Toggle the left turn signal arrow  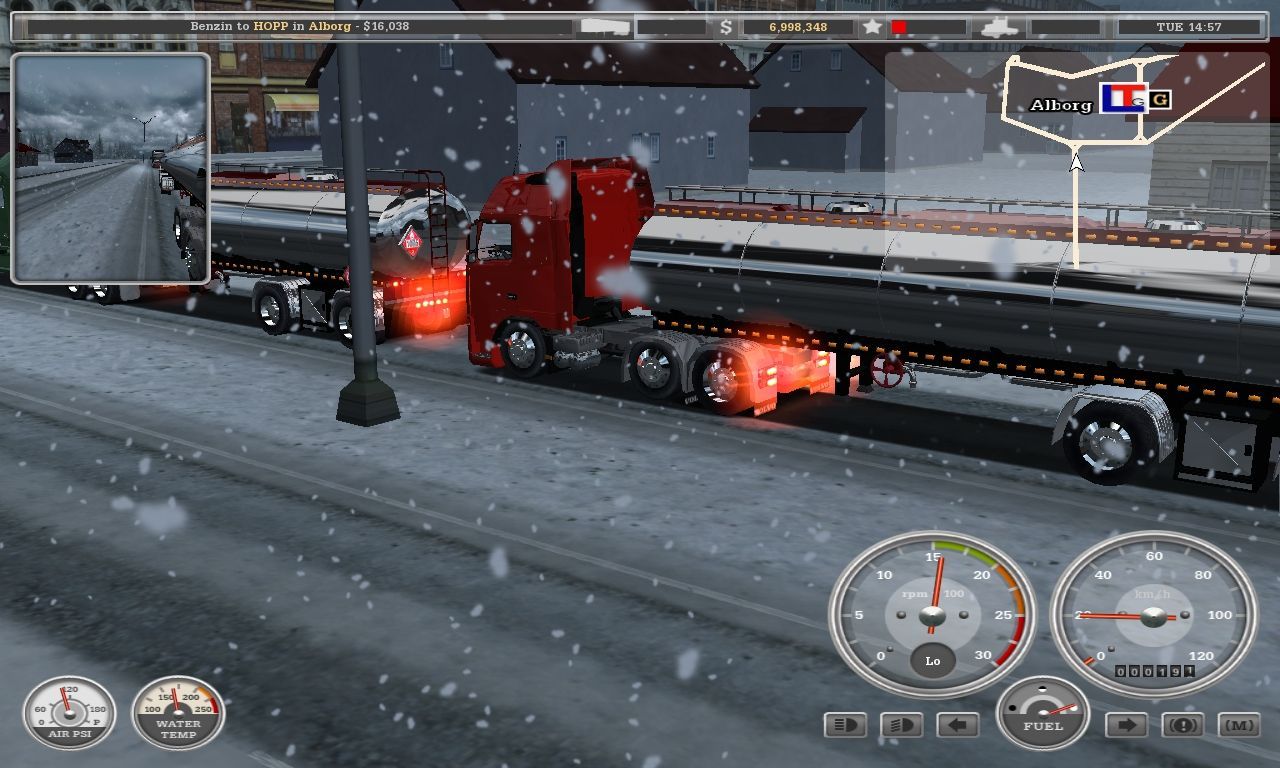tap(957, 722)
